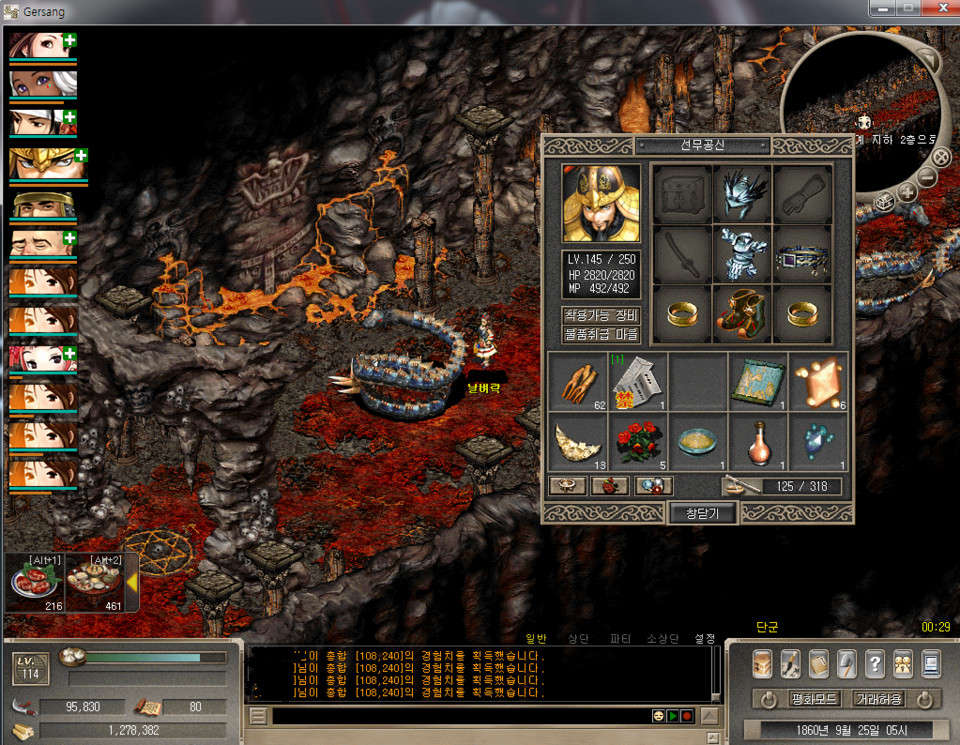The image size is (960, 745).
Task: Select the map scroll inventory item
Action: (x=758, y=381)
